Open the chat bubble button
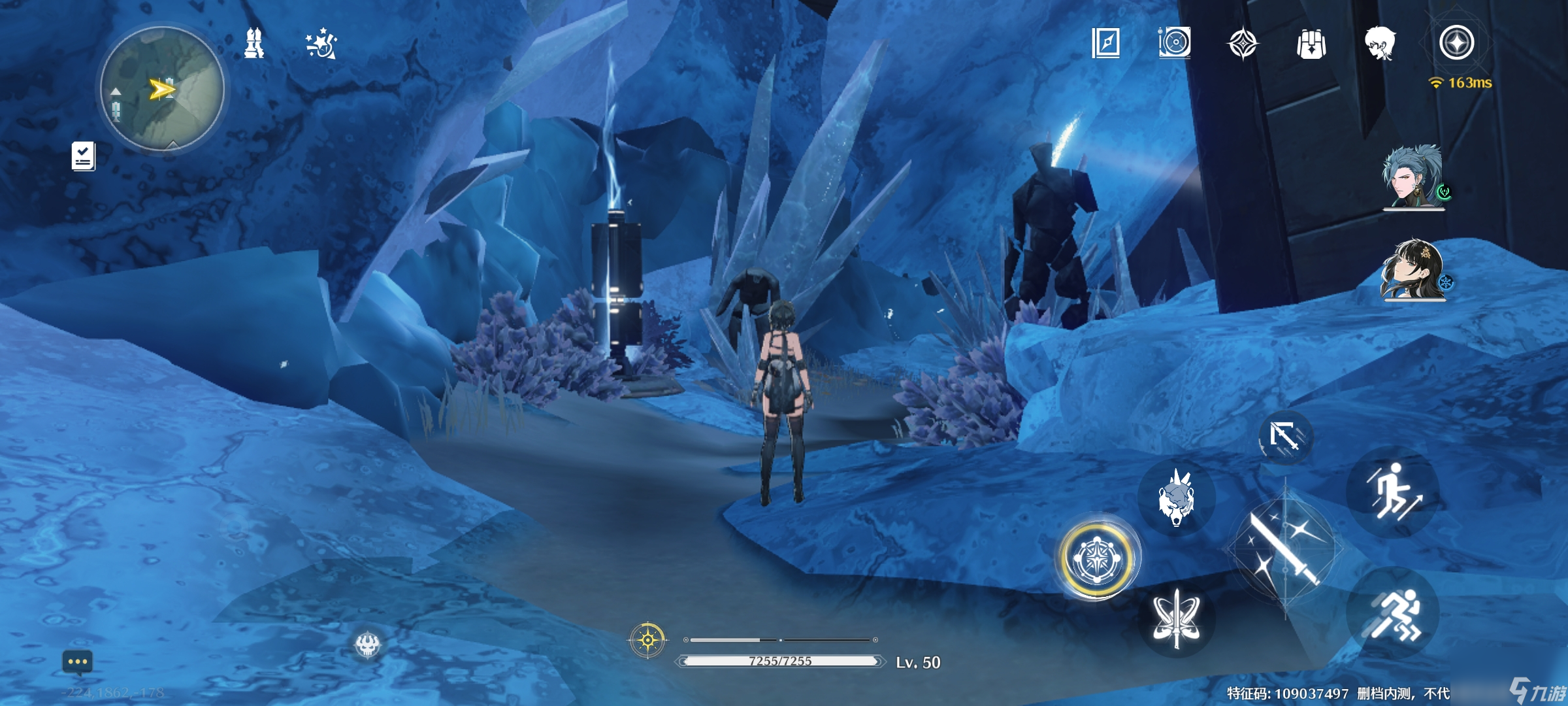 click(78, 662)
